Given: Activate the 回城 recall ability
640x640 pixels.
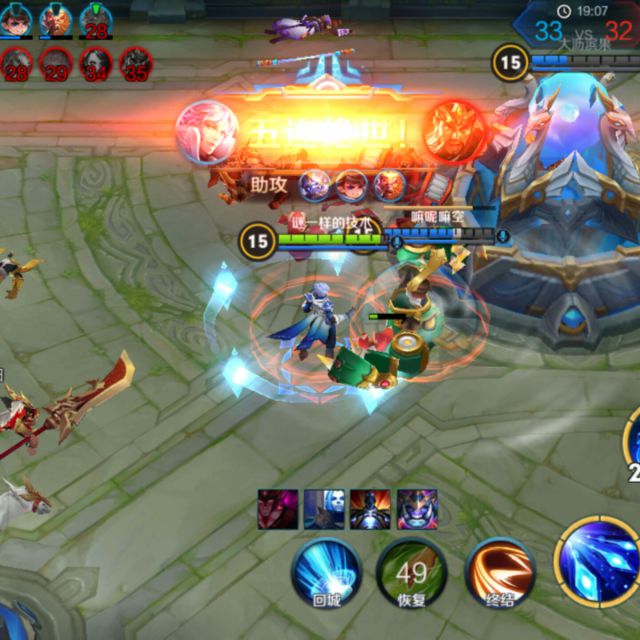Looking at the screenshot, I should coord(326,572).
